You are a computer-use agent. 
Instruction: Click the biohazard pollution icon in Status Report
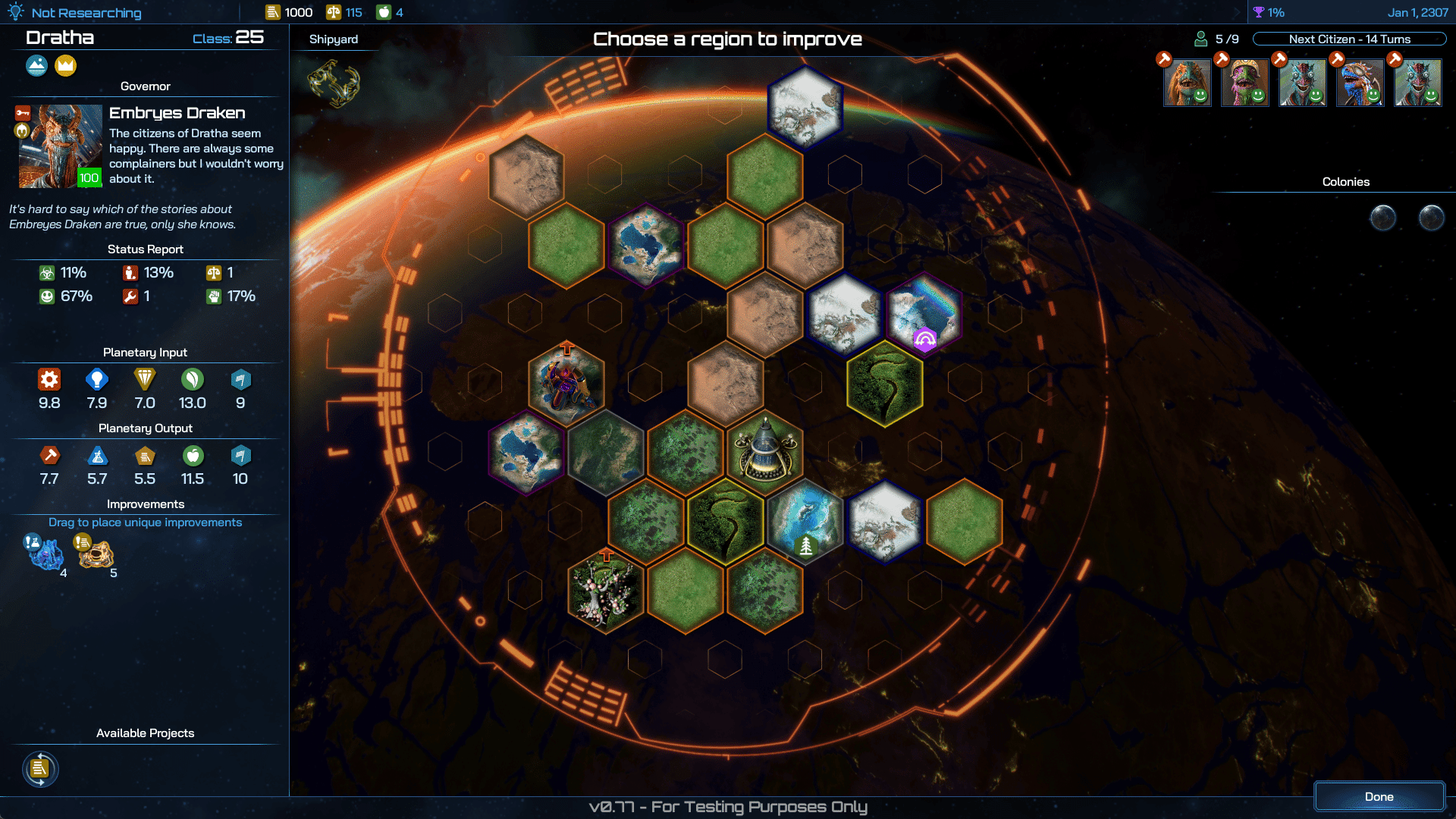47,273
